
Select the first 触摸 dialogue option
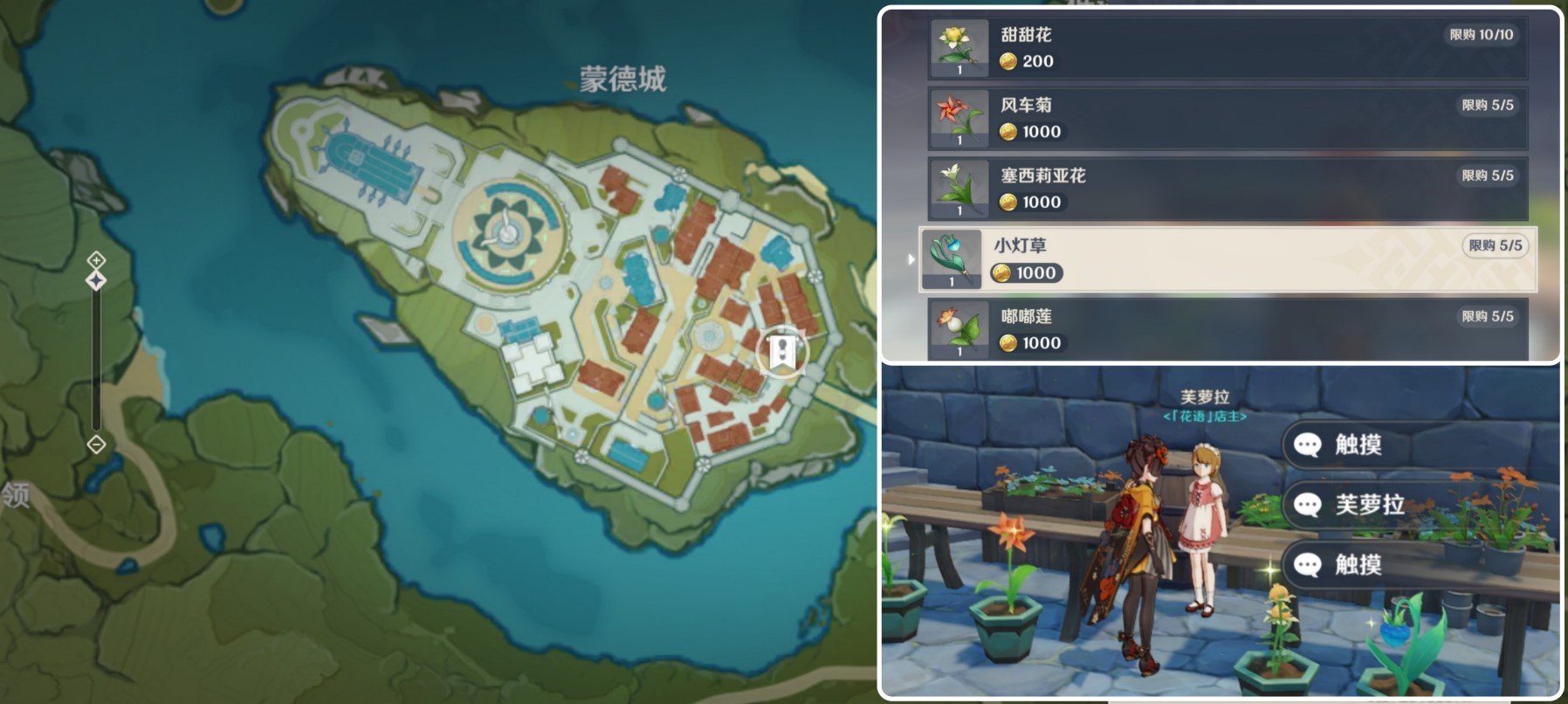(x=1358, y=443)
